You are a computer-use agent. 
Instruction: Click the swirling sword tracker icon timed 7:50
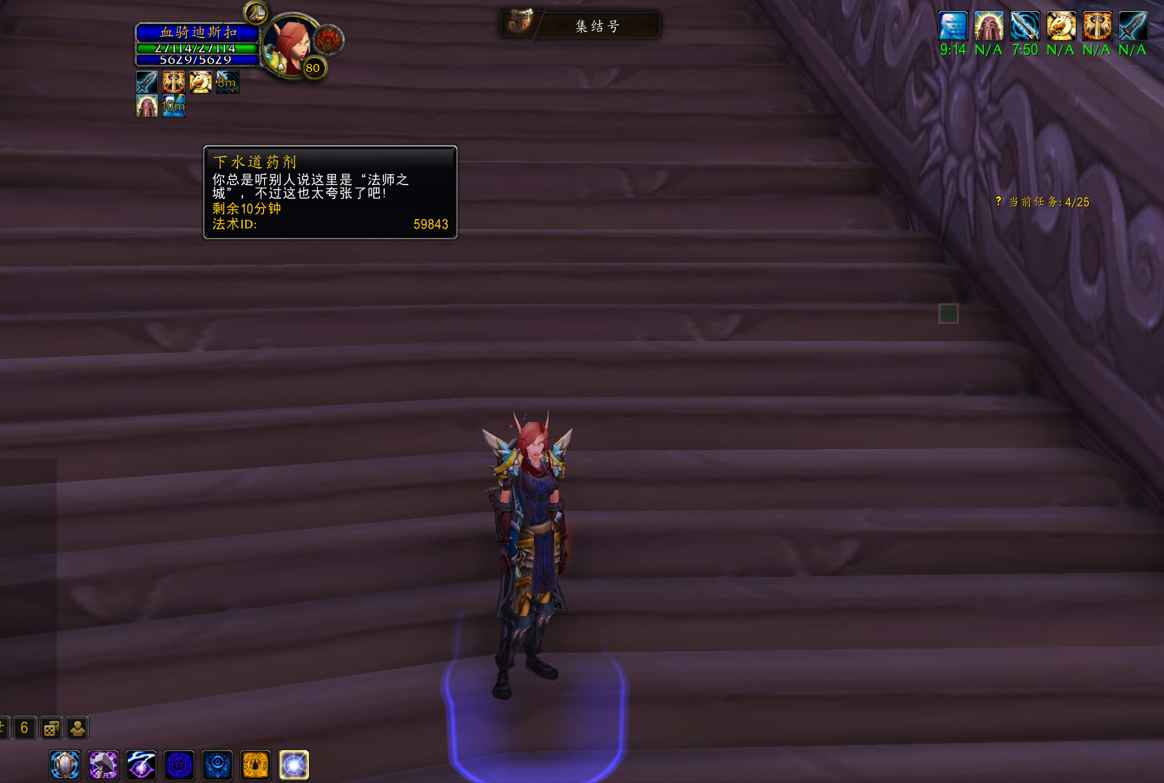(x=1025, y=25)
